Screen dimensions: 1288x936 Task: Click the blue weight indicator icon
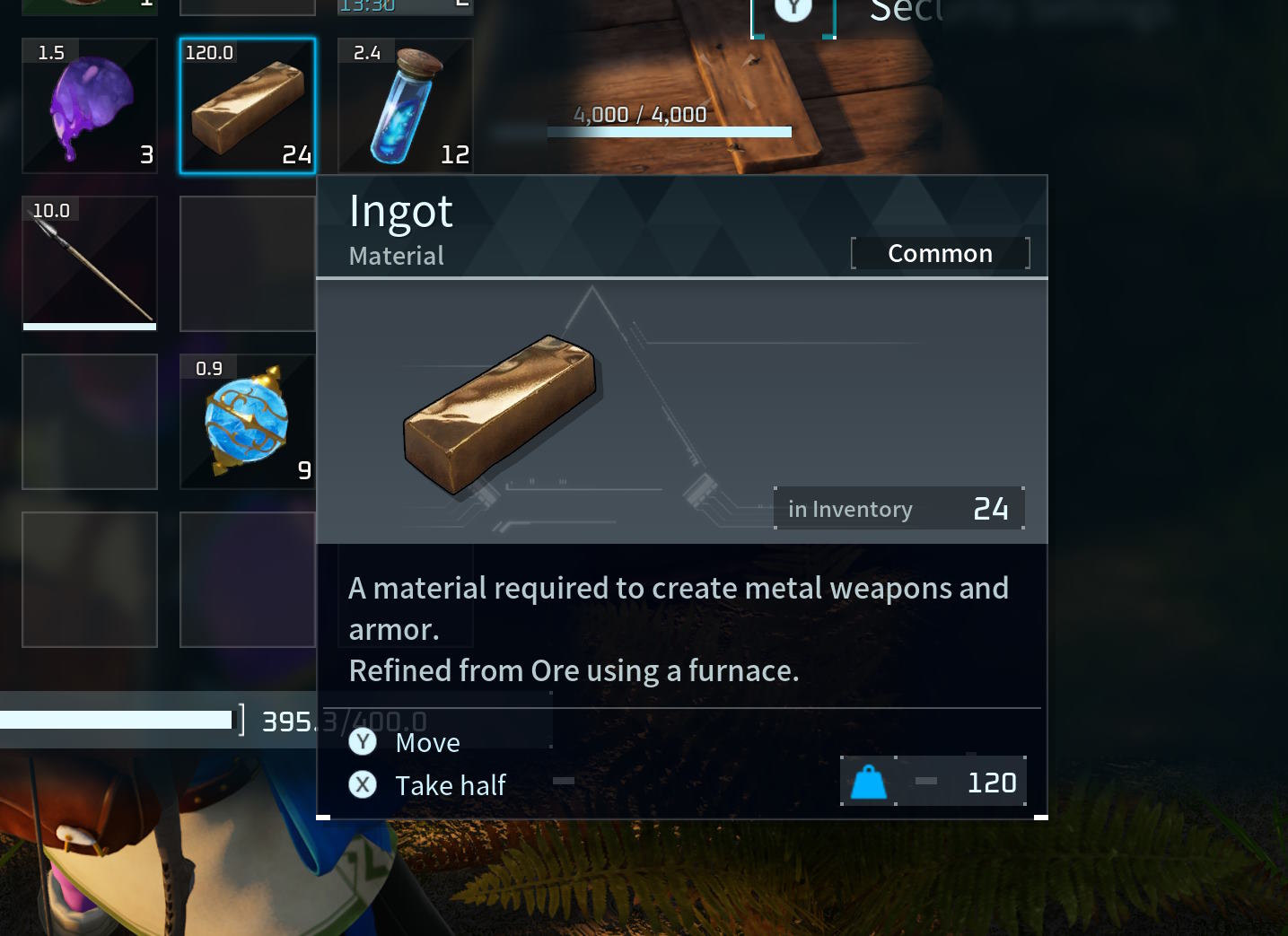click(x=867, y=781)
